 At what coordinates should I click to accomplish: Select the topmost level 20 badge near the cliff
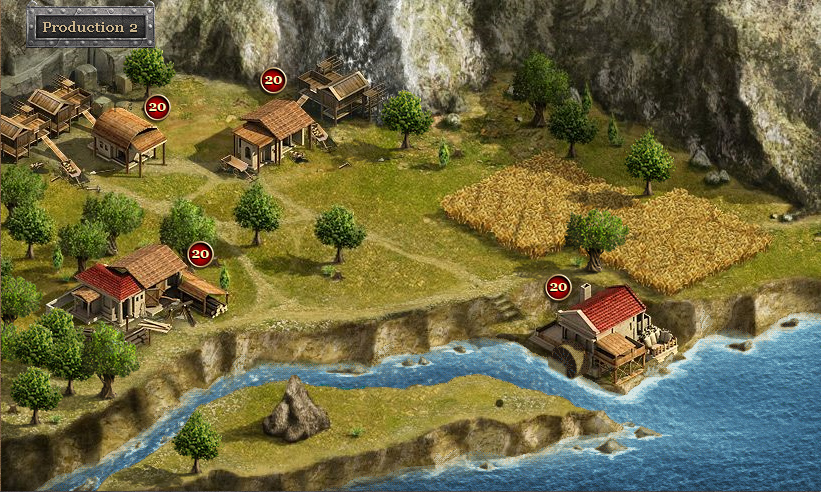click(x=273, y=80)
